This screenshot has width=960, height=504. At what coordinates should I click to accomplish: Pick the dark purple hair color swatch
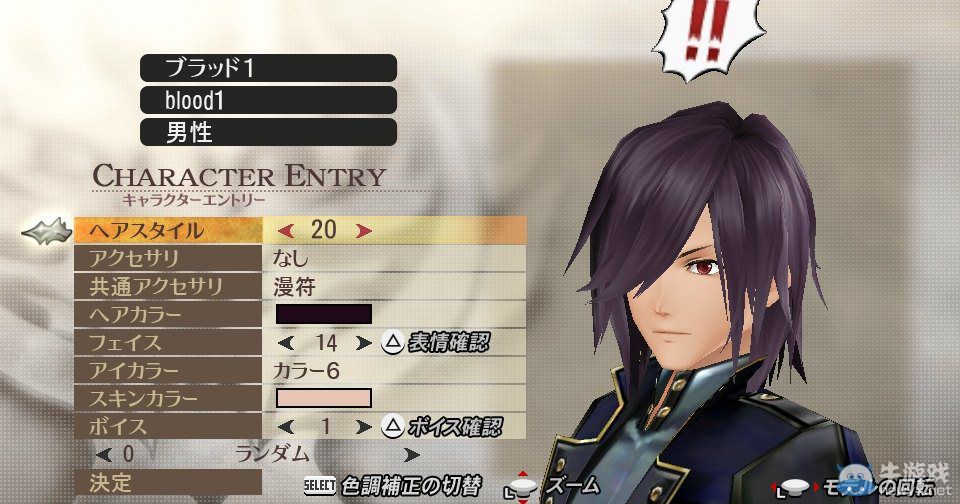[323, 314]
